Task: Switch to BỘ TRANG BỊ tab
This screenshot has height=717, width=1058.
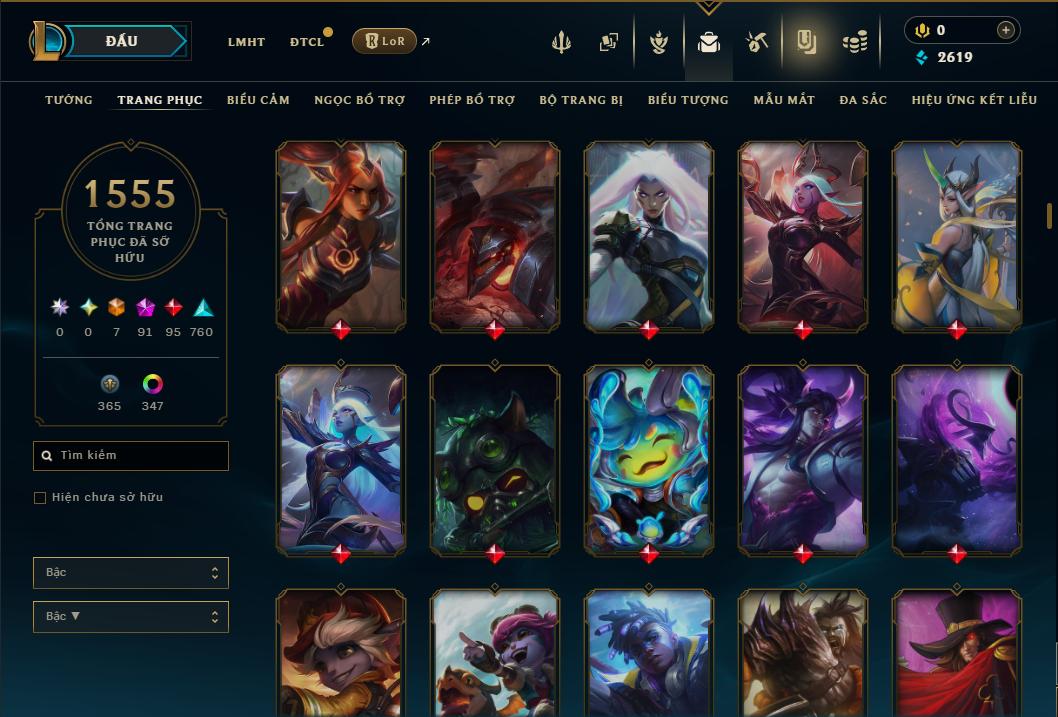Action: (x=581, y=100)
